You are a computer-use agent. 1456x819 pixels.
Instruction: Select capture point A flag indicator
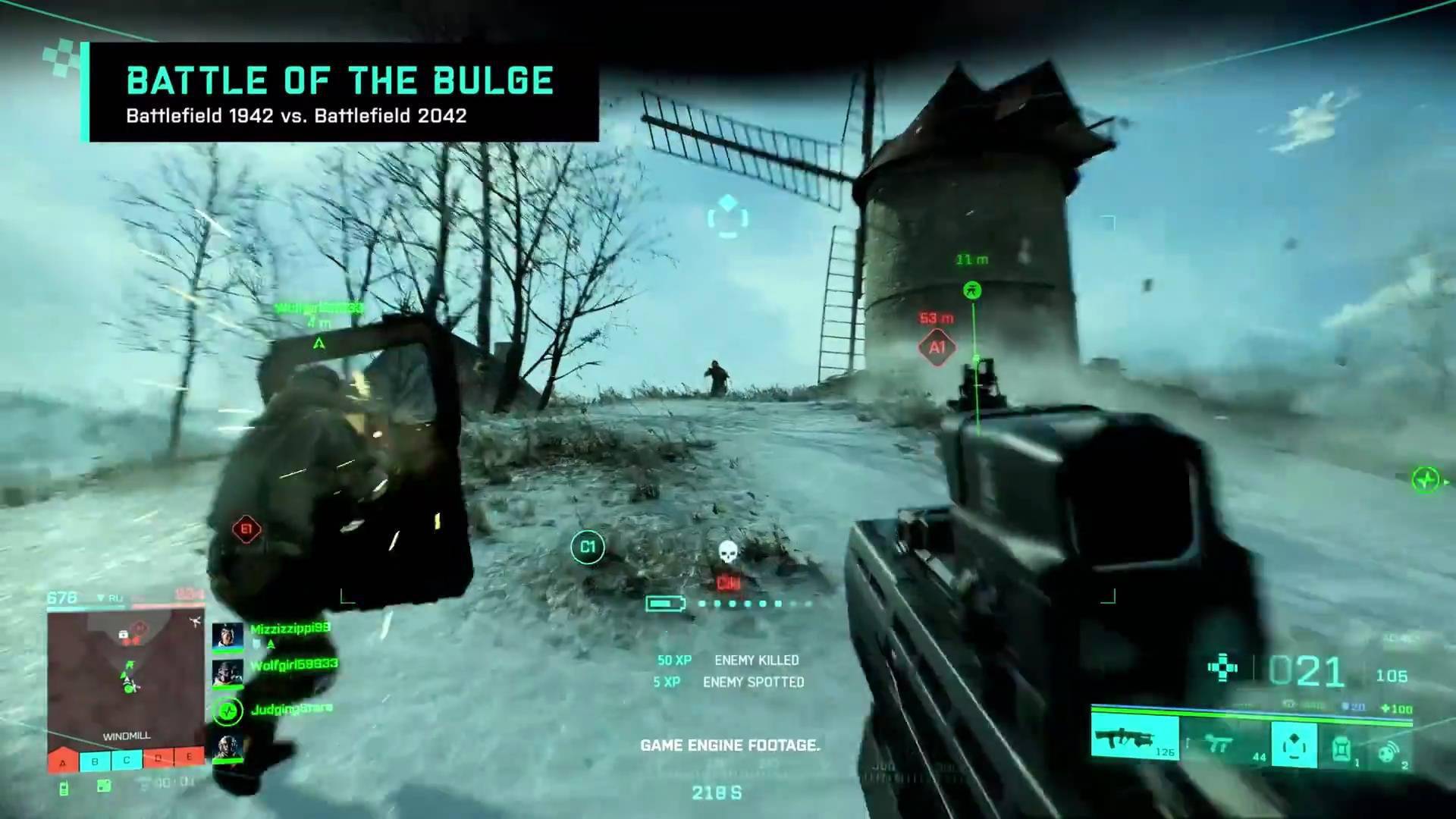tap(63, 761)
